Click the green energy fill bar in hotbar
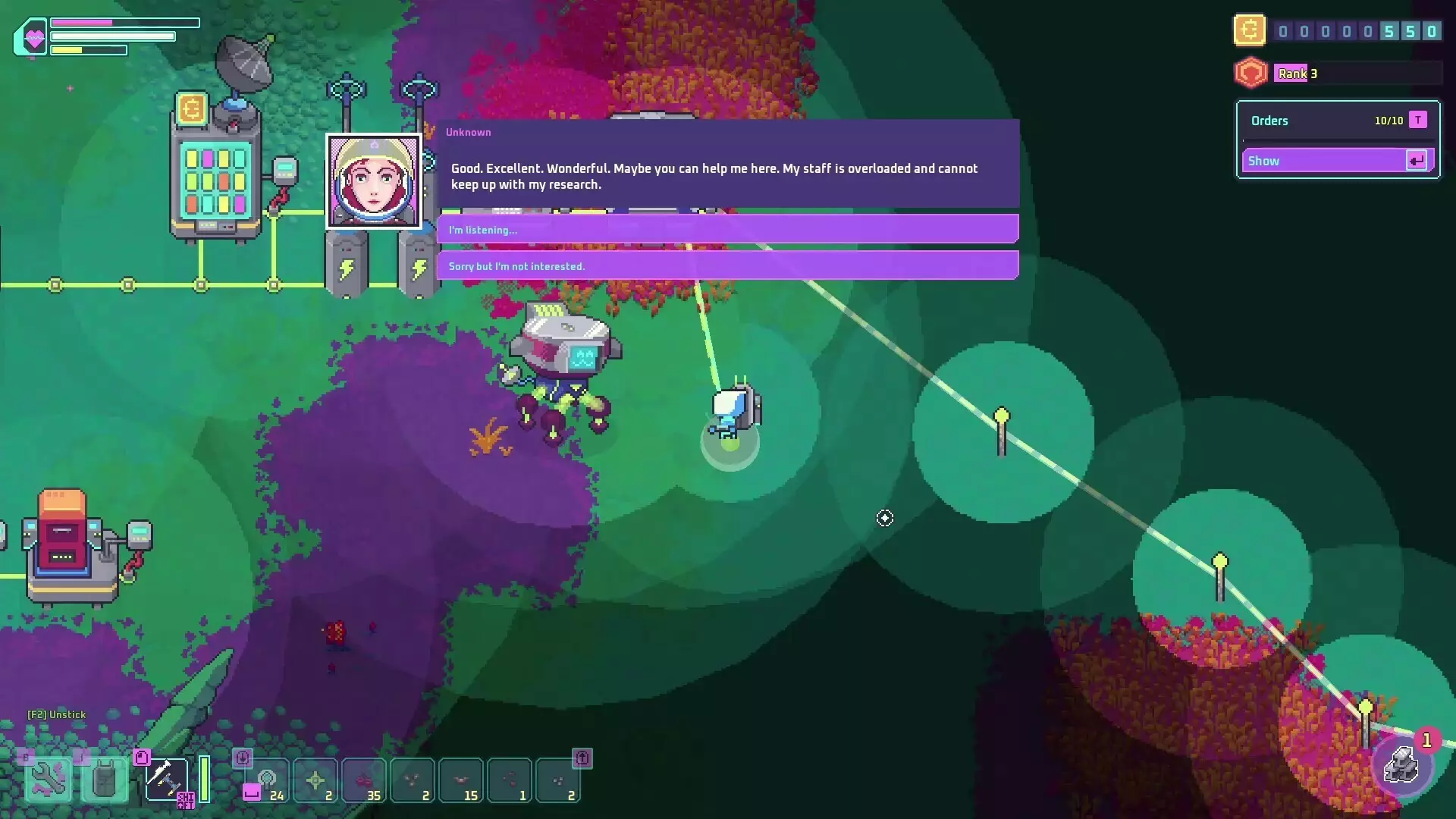 [x=205, y=777]
